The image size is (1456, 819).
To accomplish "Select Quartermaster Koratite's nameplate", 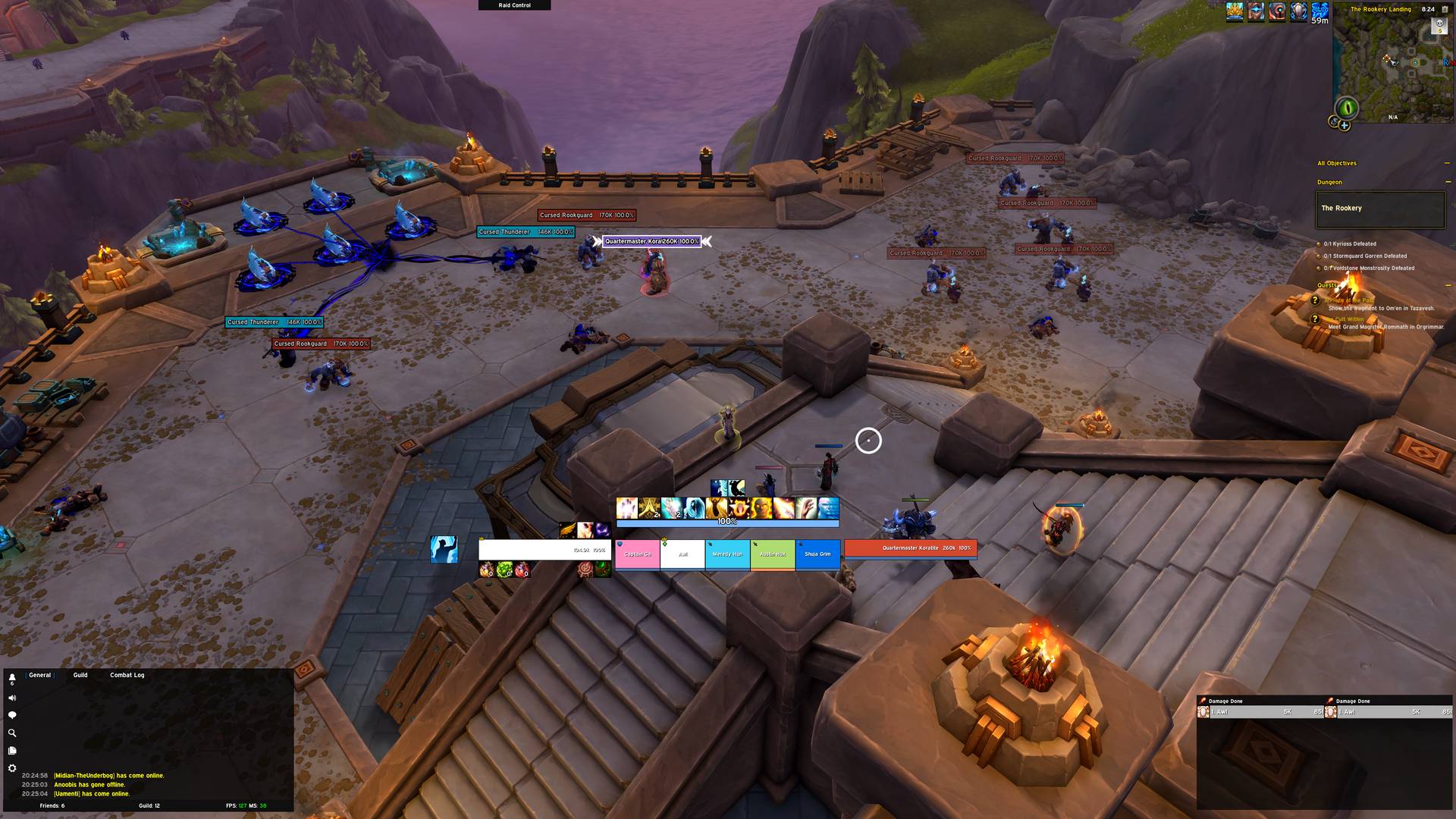I will [x=651, y=241].
